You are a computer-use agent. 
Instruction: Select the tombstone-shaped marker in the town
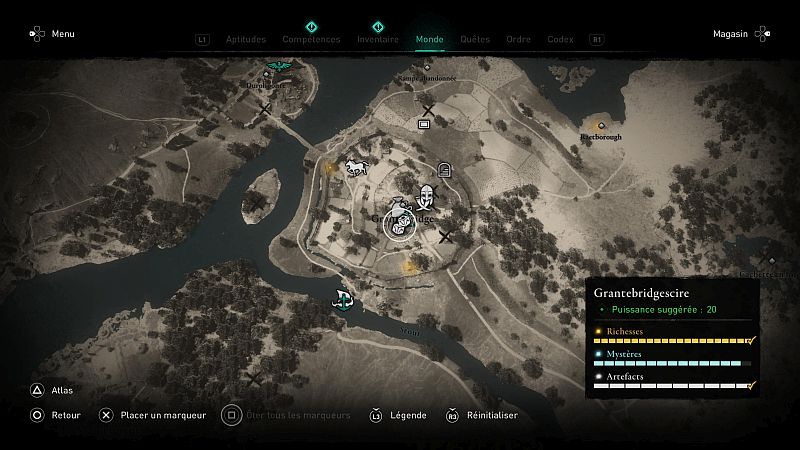(x=444, y=170)
